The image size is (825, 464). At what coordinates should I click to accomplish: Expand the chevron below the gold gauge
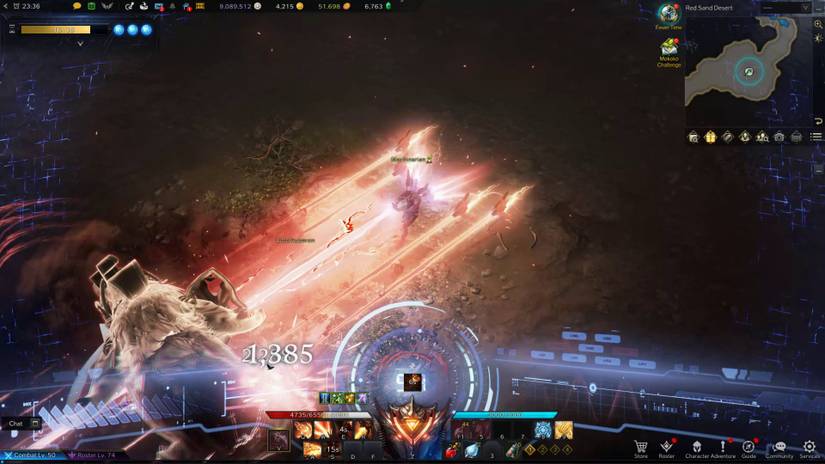point(80,44)
